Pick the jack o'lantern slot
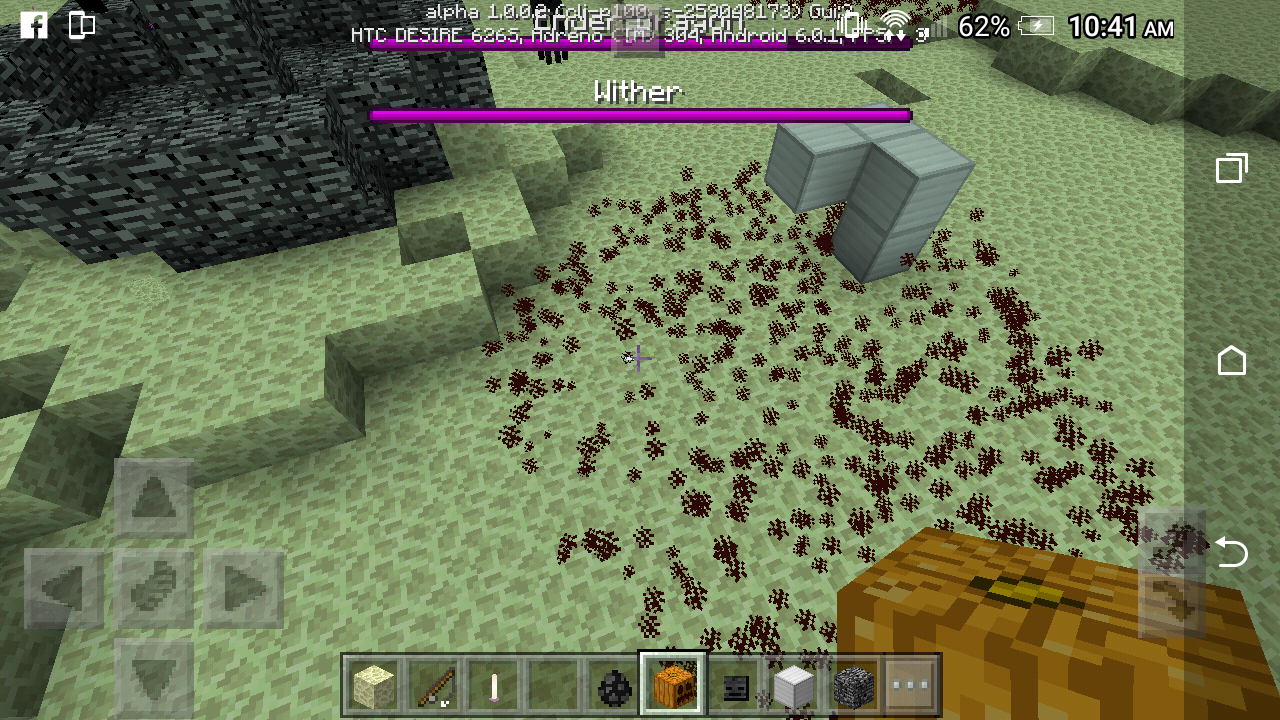Viewport: 1280px width, 720px height. pos(673,686)
